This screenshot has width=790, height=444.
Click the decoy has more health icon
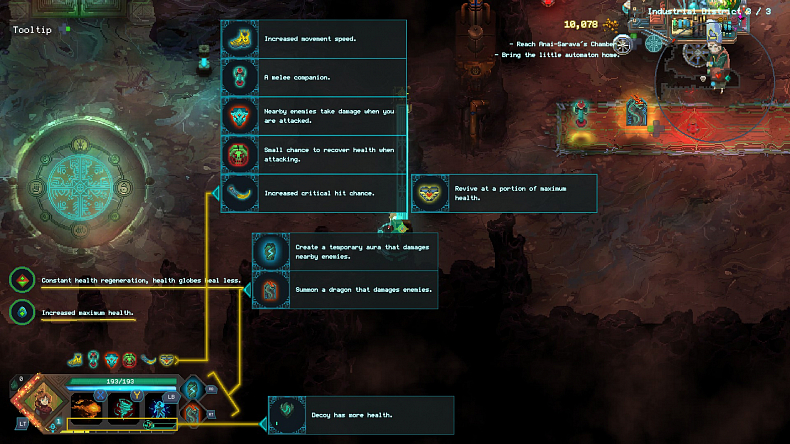tap(288, 415)
